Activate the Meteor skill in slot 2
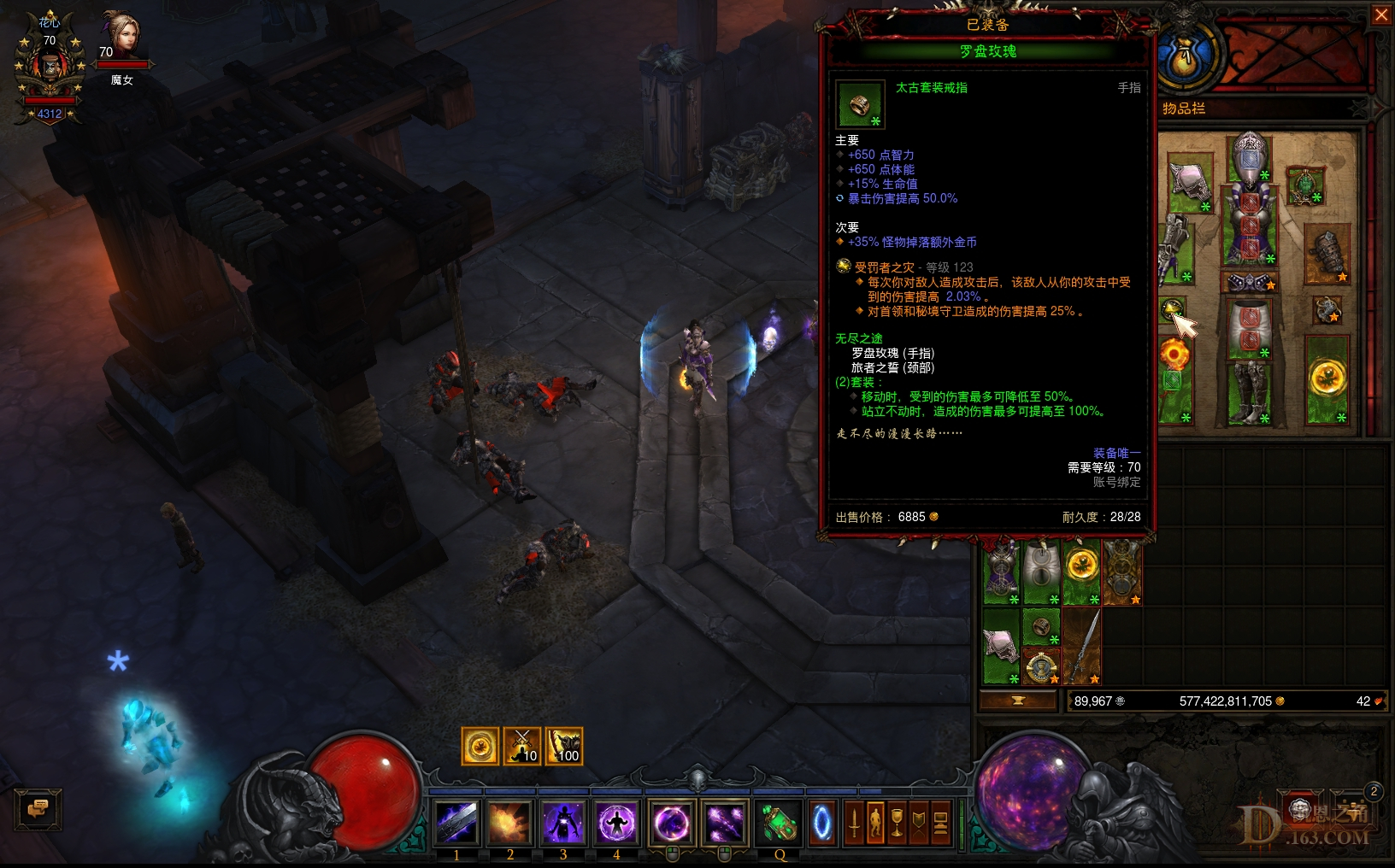Viewport: 1395px width, 868px height. coord(510,821)
